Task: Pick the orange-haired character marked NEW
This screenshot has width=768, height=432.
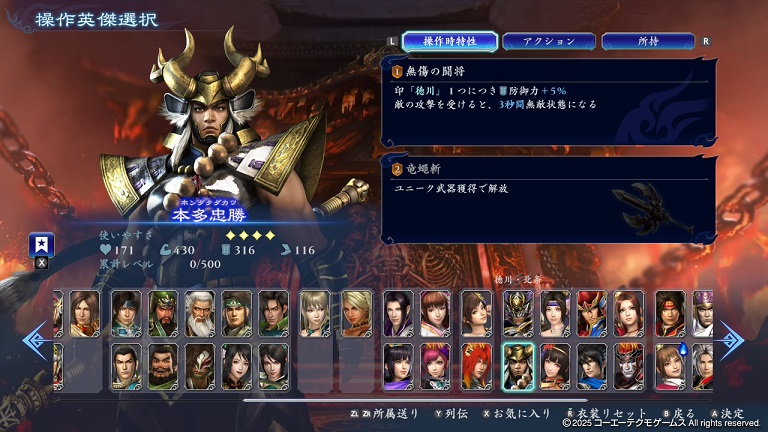Action: (x=477, y=365)
